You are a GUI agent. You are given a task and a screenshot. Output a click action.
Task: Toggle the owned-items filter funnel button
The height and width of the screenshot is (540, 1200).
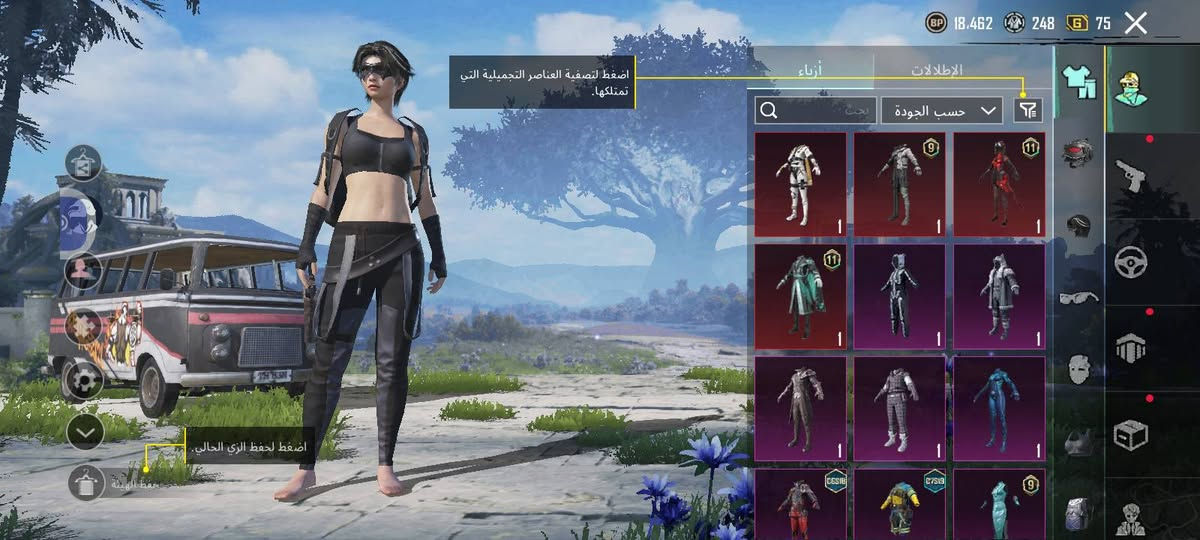pos(1028,110)
